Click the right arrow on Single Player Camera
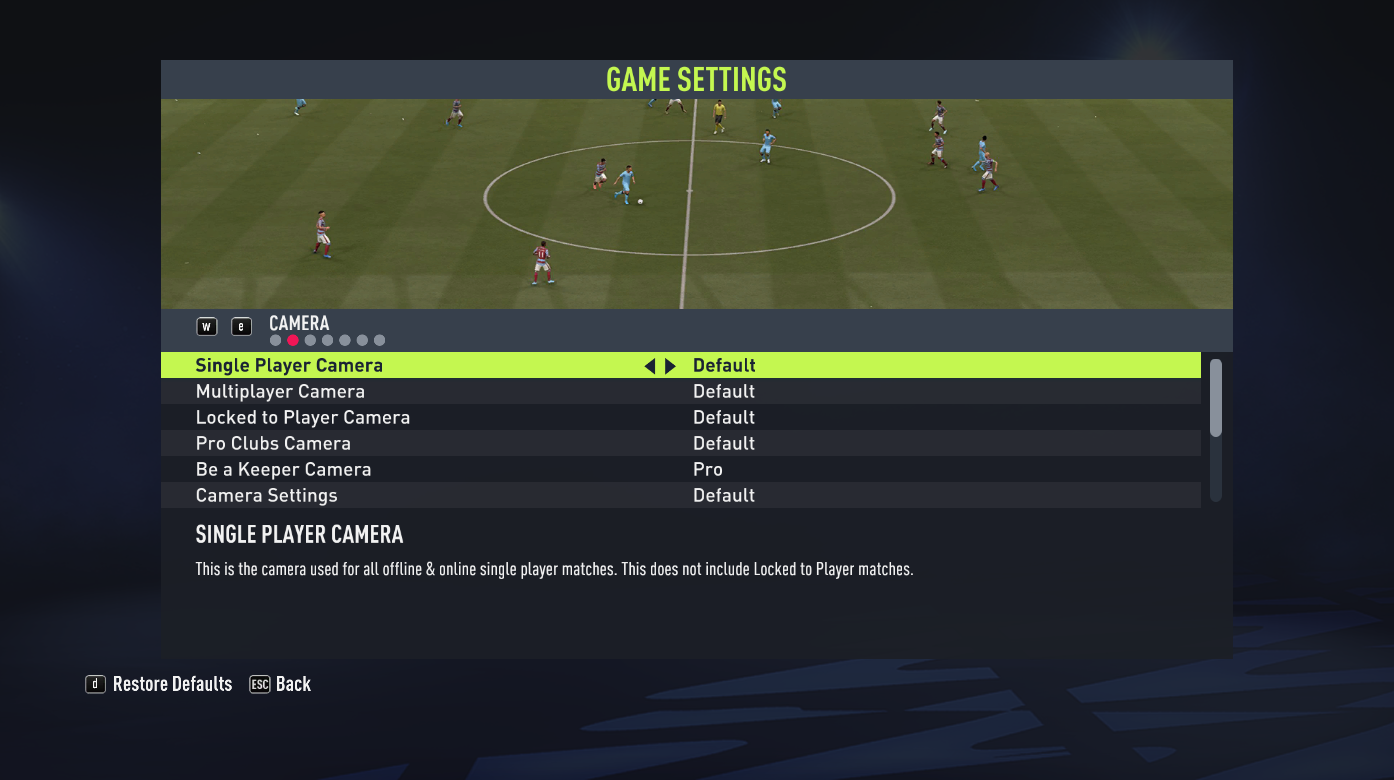 670,365
